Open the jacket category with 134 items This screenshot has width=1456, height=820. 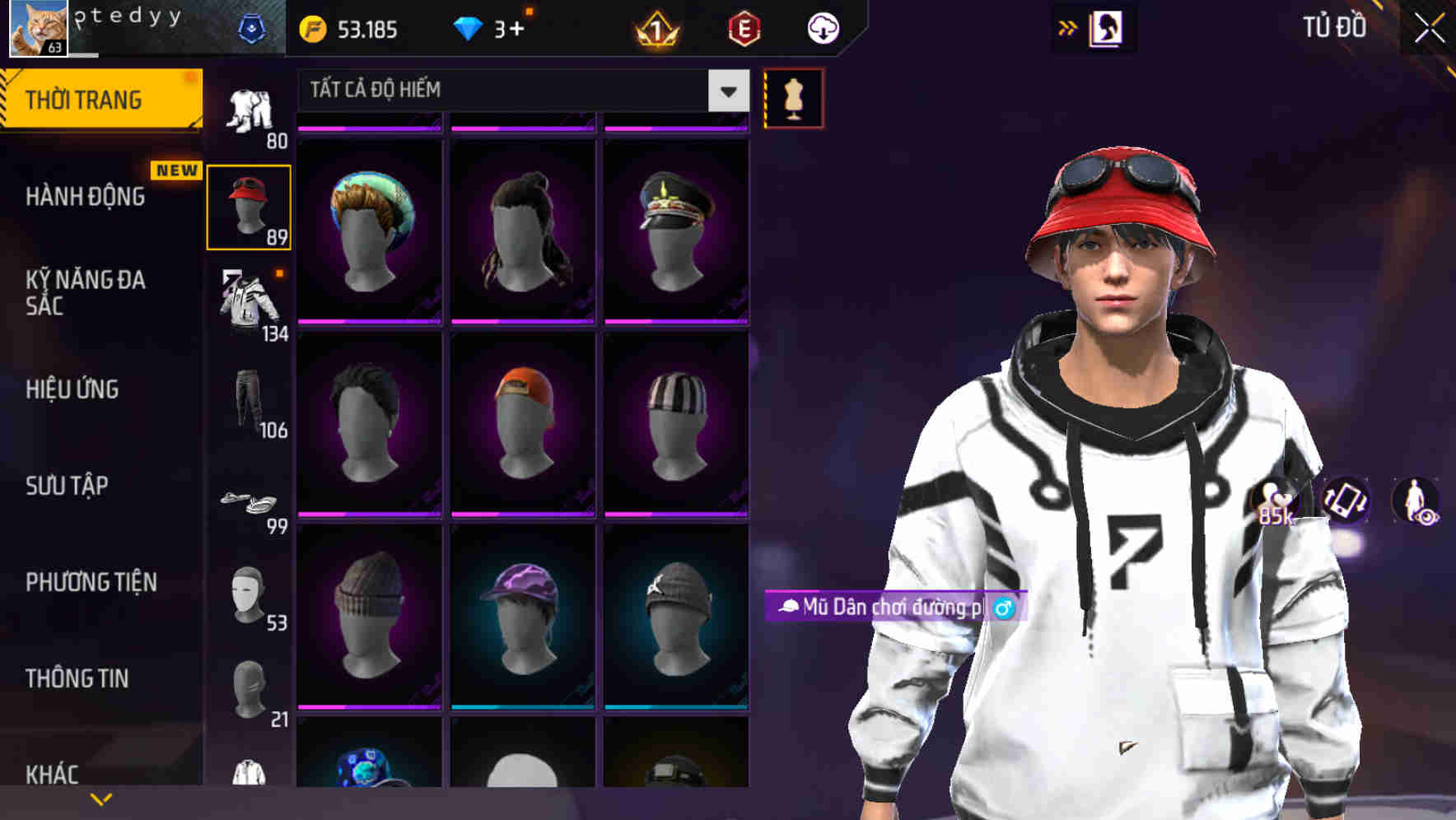(x=247, y=301)
